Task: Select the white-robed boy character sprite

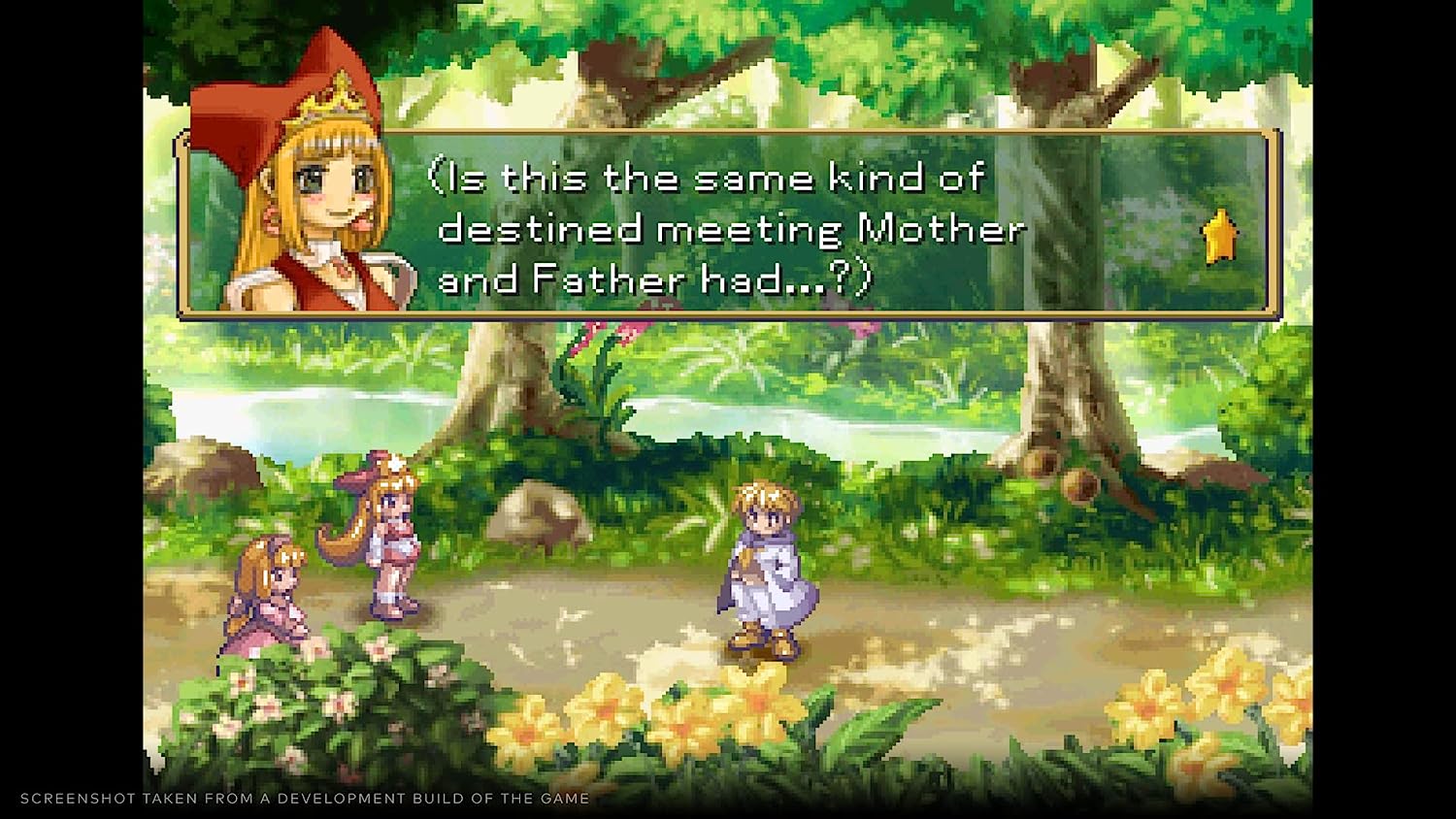Action: pyautogui.click(x=767, y=563)
